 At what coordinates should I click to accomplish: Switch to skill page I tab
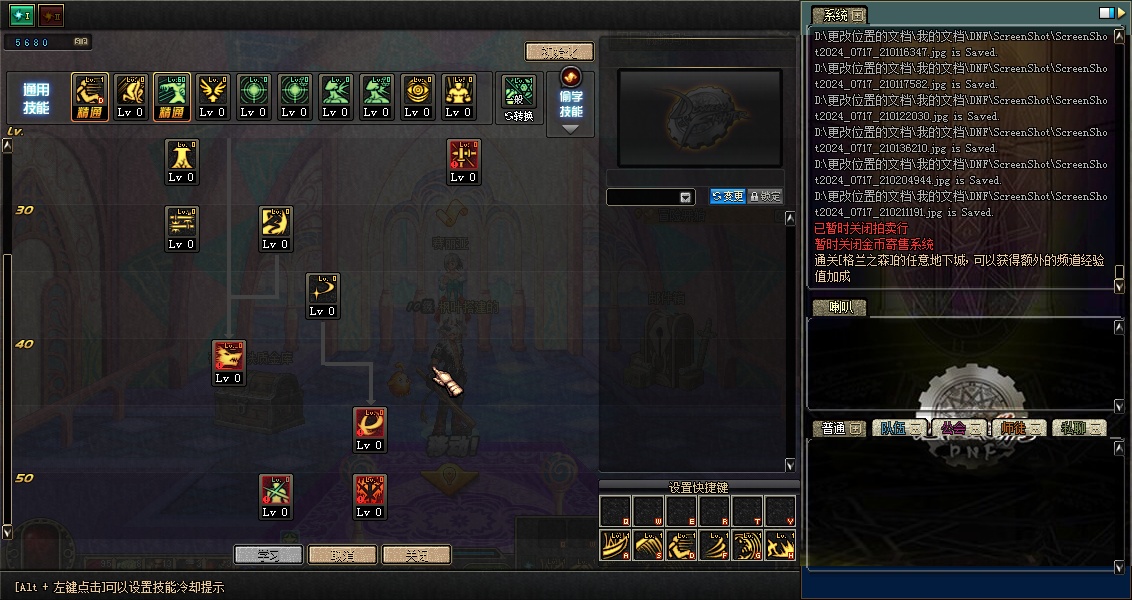(22, 15)
